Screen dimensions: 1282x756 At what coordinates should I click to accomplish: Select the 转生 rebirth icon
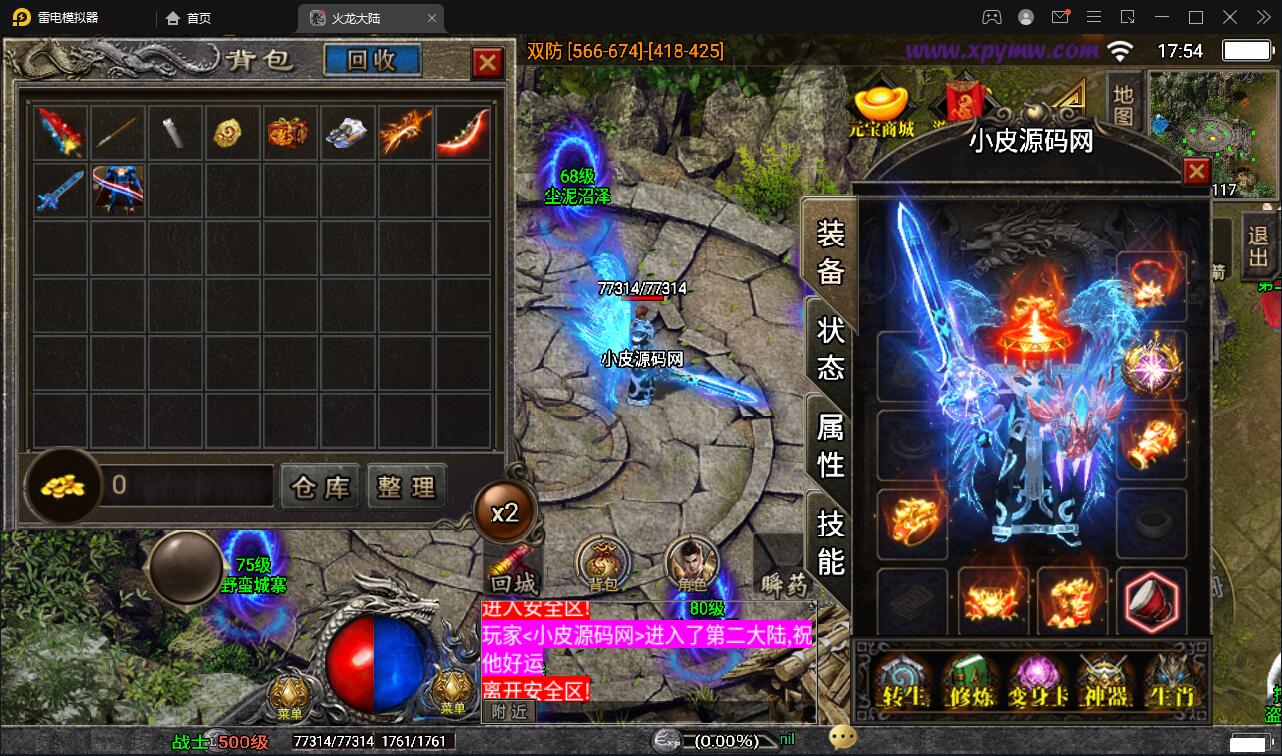904,682
